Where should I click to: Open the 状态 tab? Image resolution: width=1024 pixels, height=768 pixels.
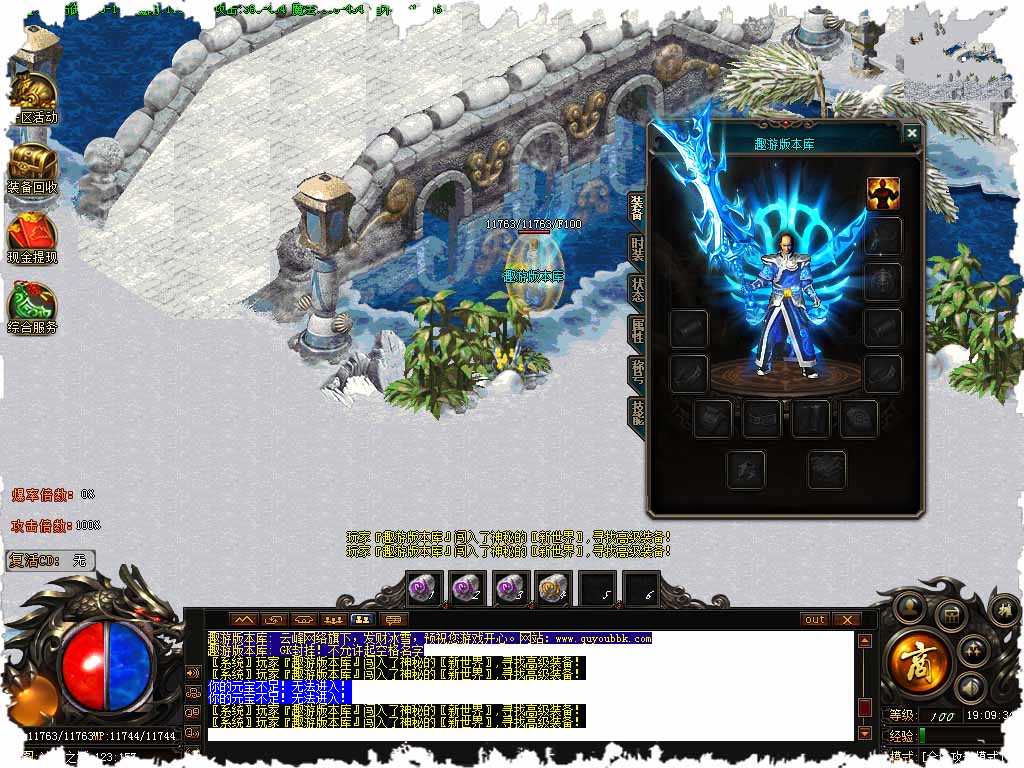[x=637, y=289]
